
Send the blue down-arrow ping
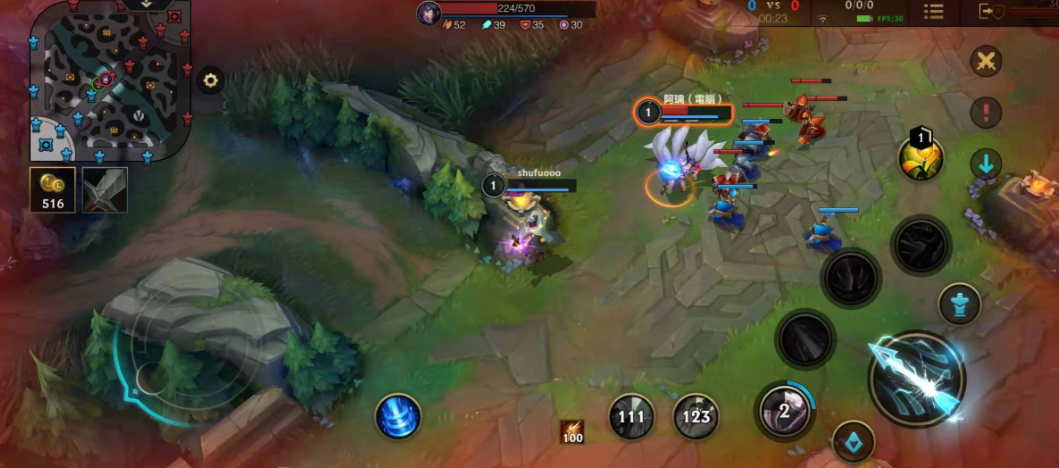[x=986, y=165]
